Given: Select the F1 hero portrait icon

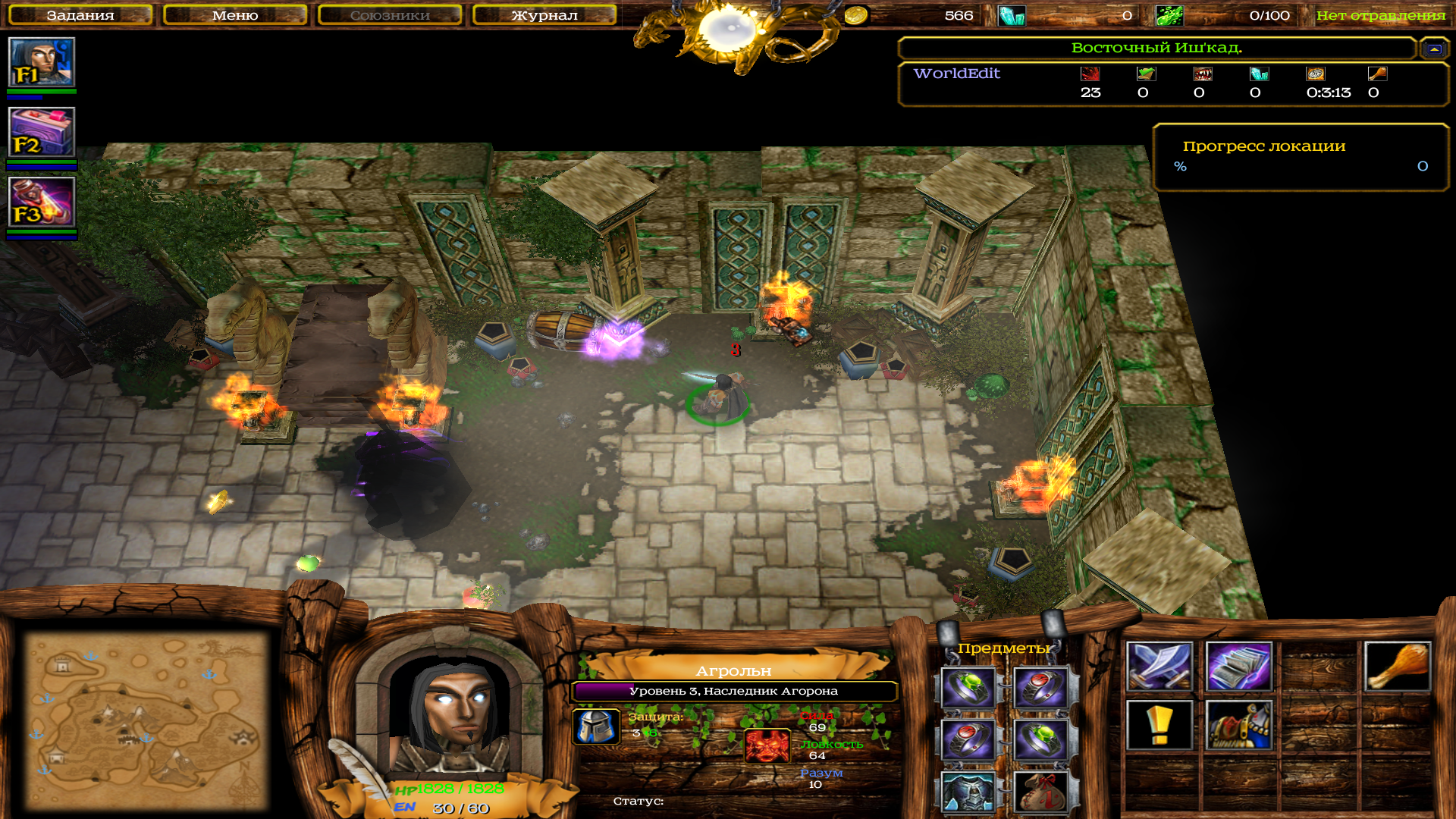Looking at the screenshot, I should tap(42, 62).
